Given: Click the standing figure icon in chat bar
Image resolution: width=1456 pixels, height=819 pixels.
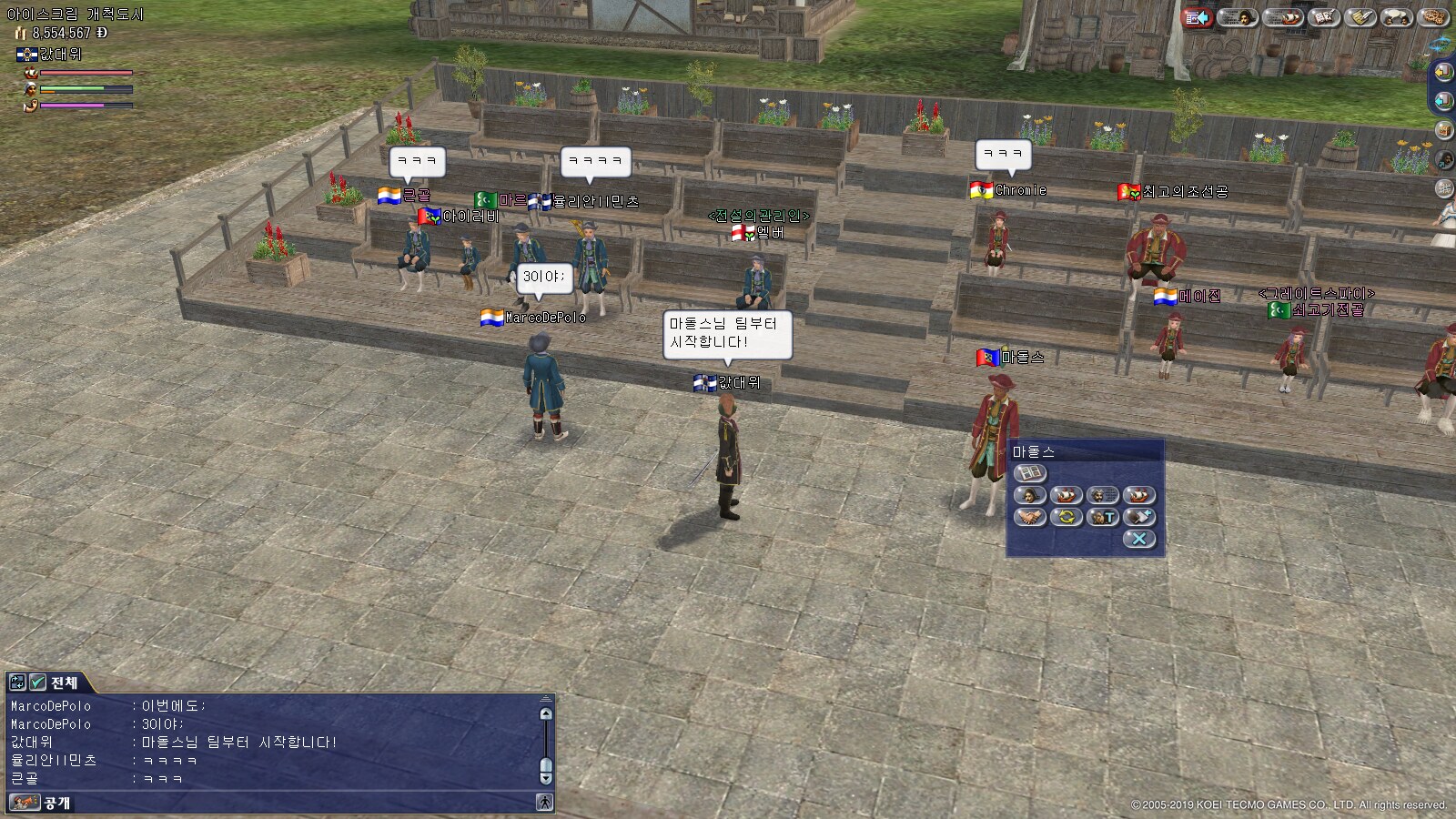Looking at the screenshot, I should [544, 803].
